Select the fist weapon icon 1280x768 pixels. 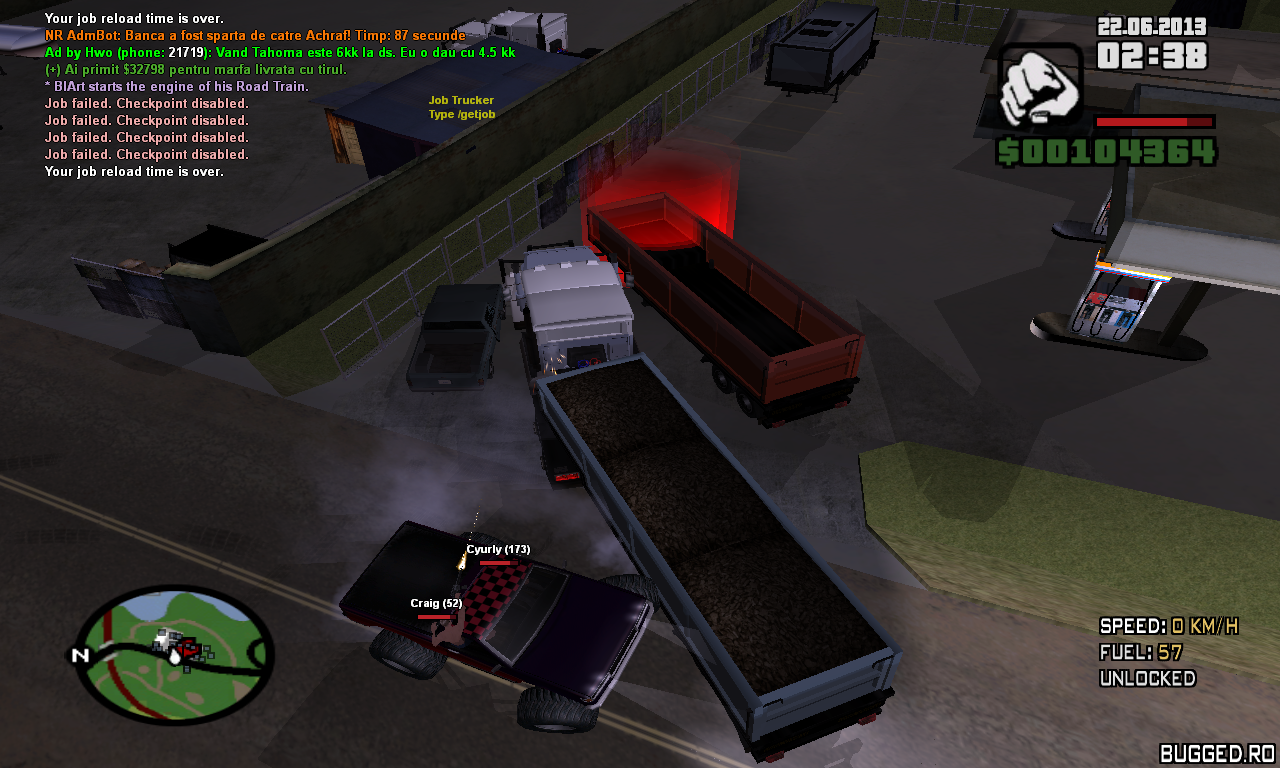(x=1040, y=84)
